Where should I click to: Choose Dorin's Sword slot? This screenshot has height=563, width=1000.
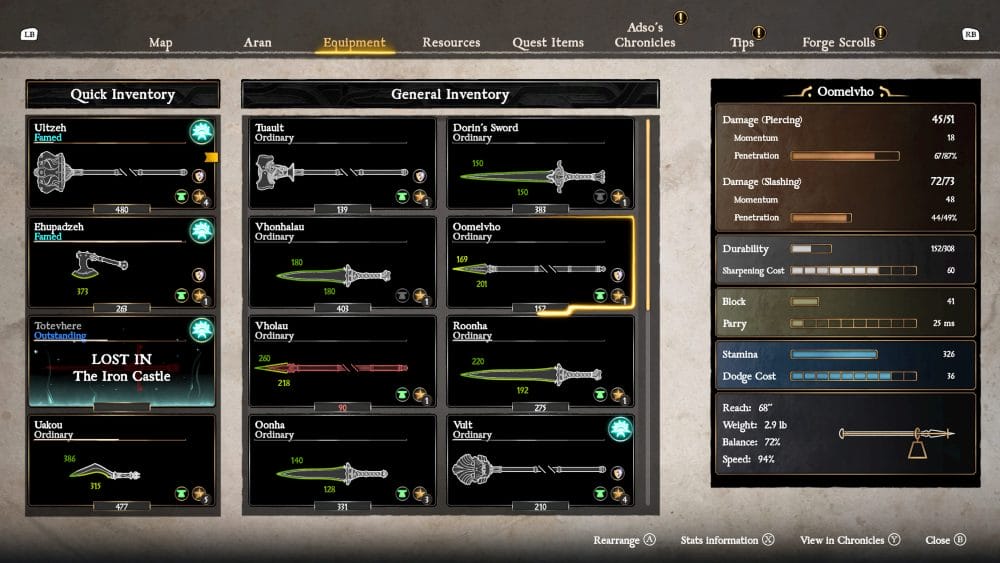pyautogui.click(x=540, y=166)
